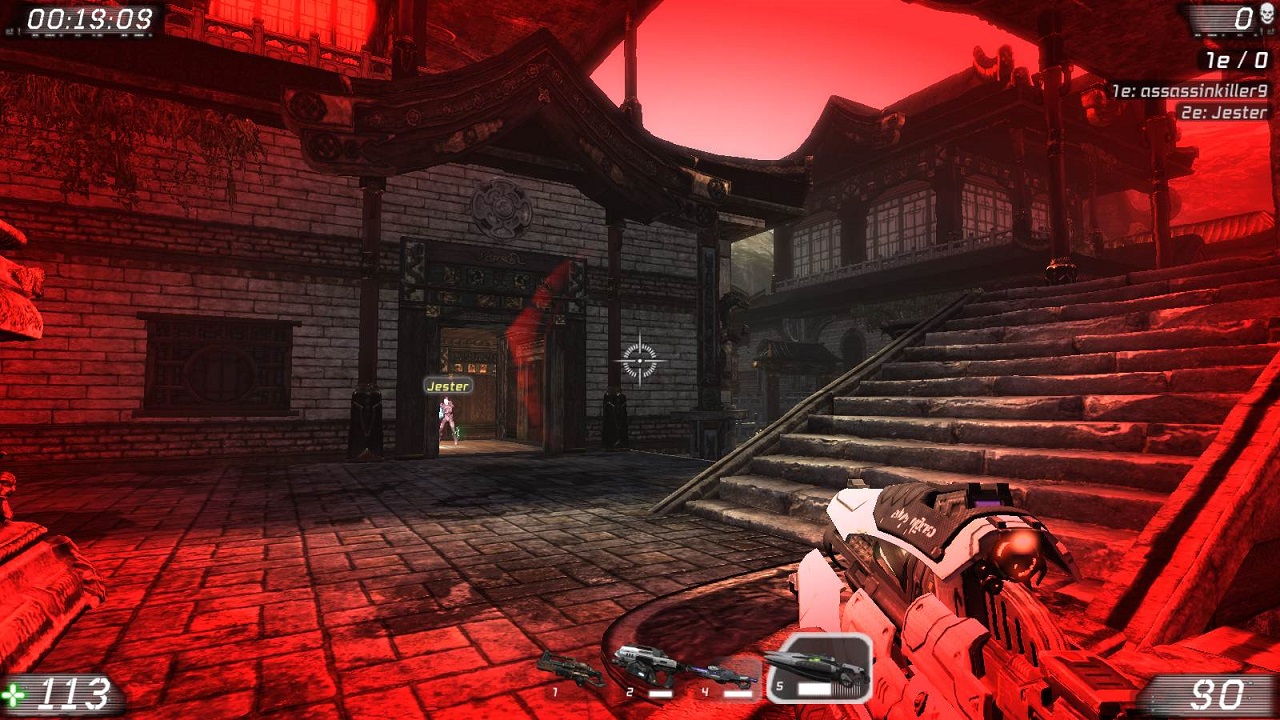Click assassinkiller9 in the ranking list
The image size is (1280, 720).
coord(1190,91)
